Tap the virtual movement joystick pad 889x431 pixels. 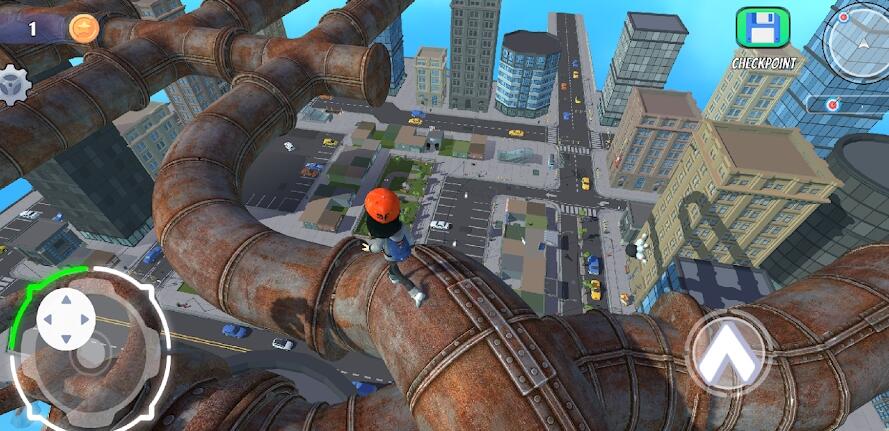(x=67, y=320)
